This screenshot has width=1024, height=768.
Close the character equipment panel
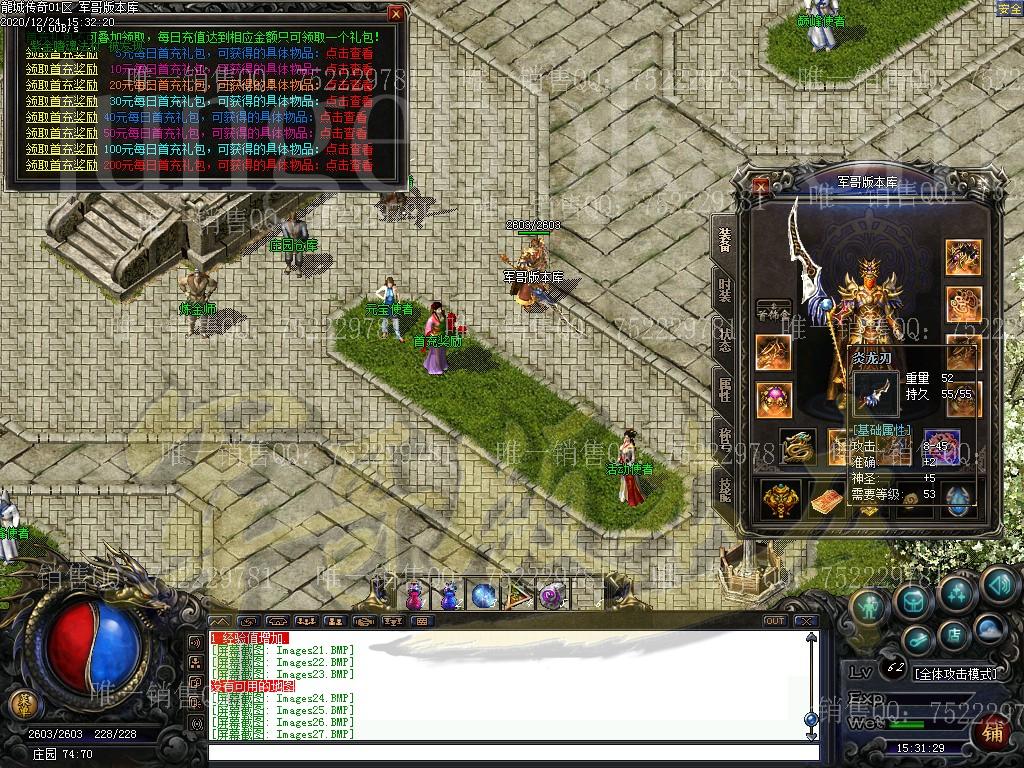click(762, 185)
